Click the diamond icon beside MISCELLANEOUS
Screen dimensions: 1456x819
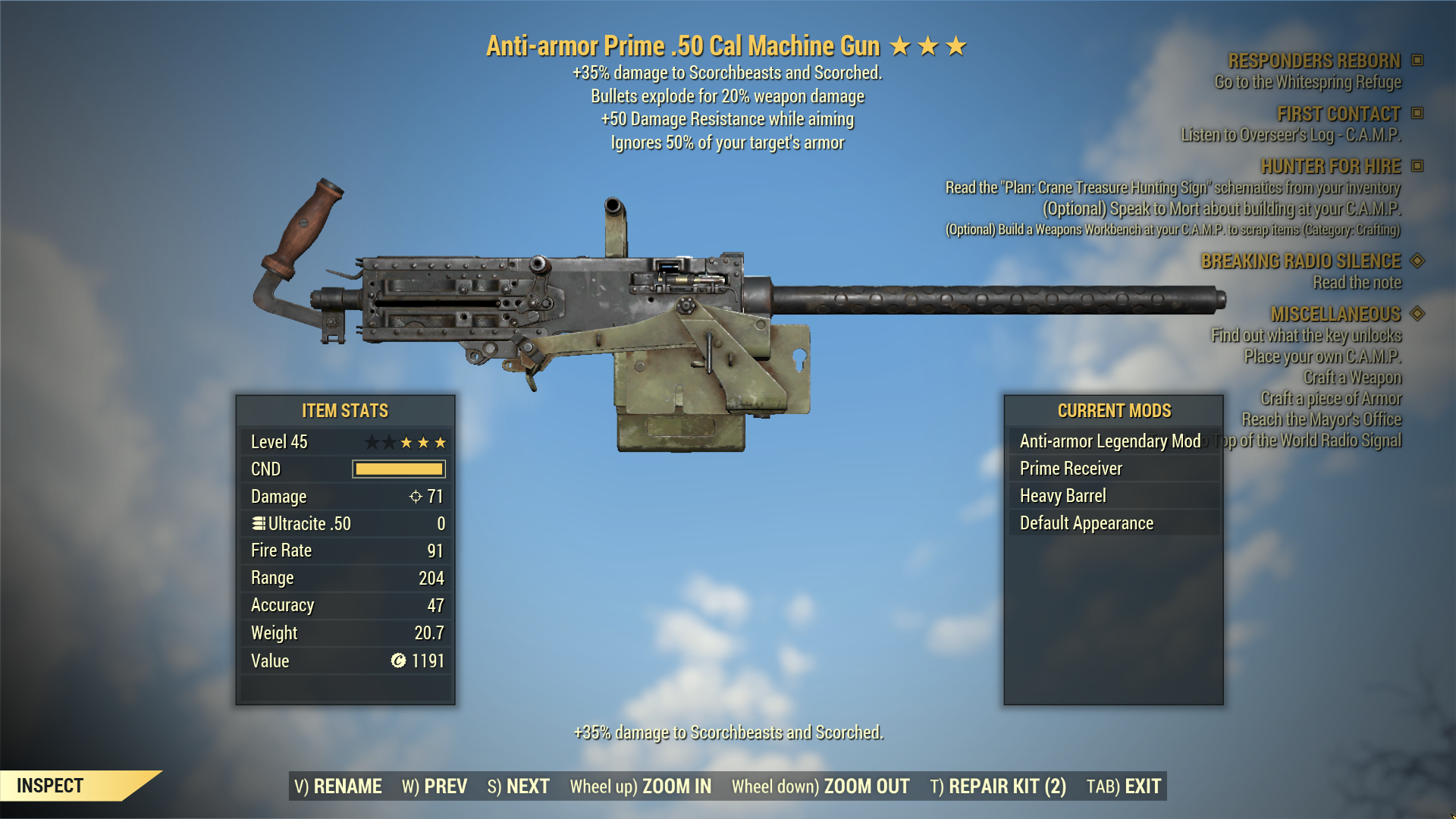click(1417, 314)
